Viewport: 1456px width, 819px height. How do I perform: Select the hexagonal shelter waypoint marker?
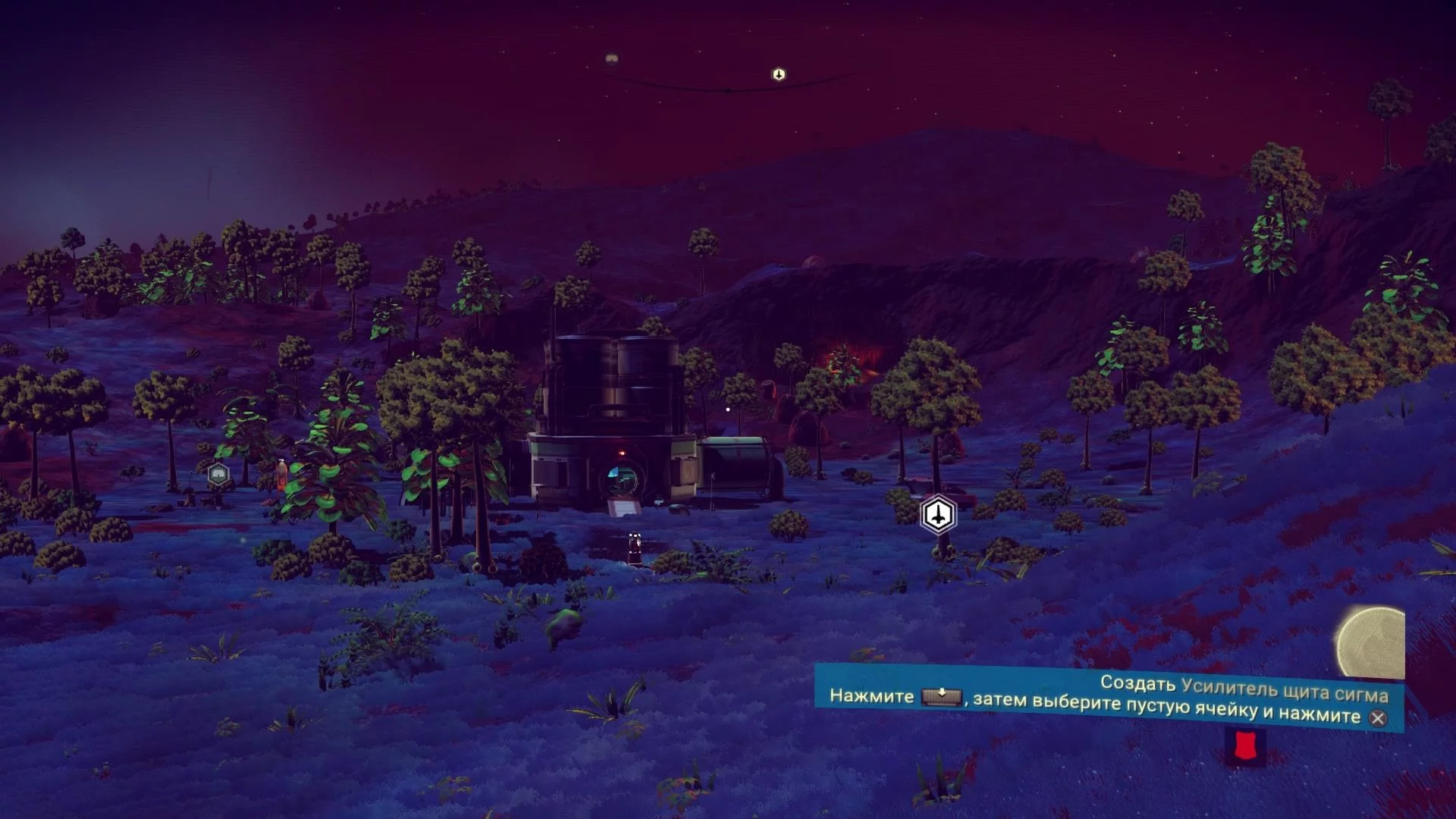pyautogui.click(x=218, y=475)
